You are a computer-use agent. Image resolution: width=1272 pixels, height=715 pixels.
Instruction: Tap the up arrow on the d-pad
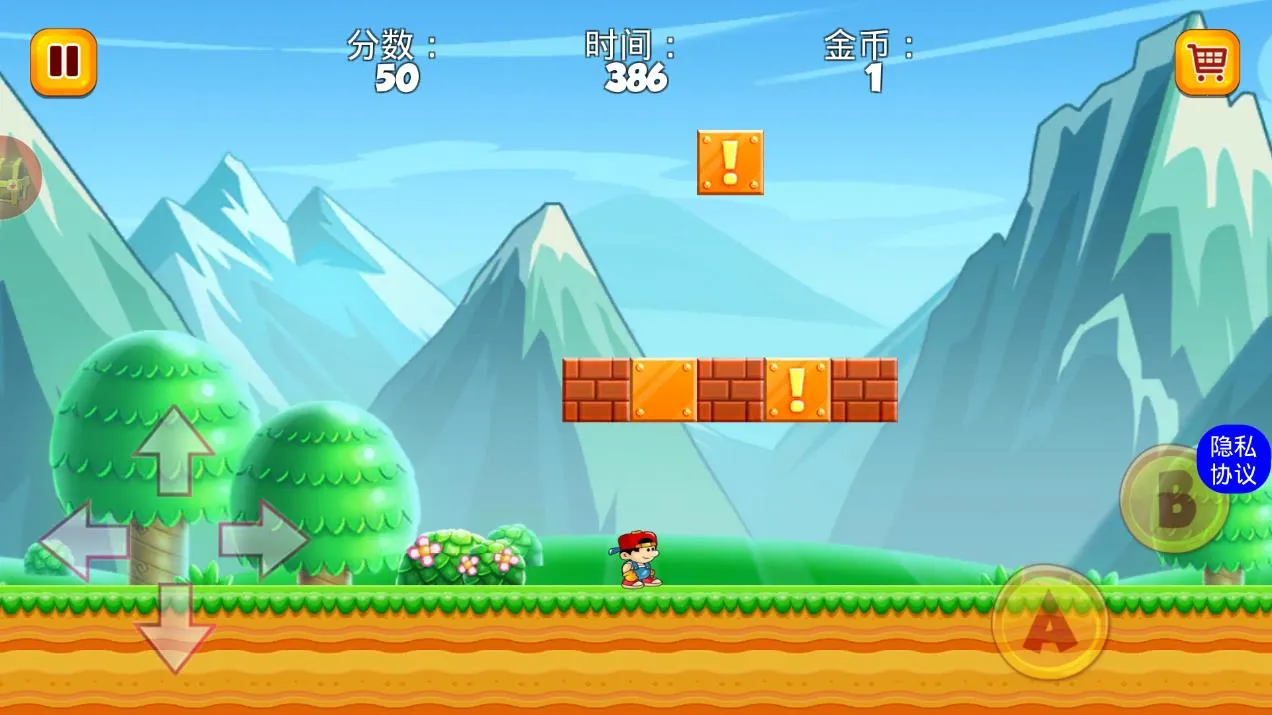(x=174, y=451)
